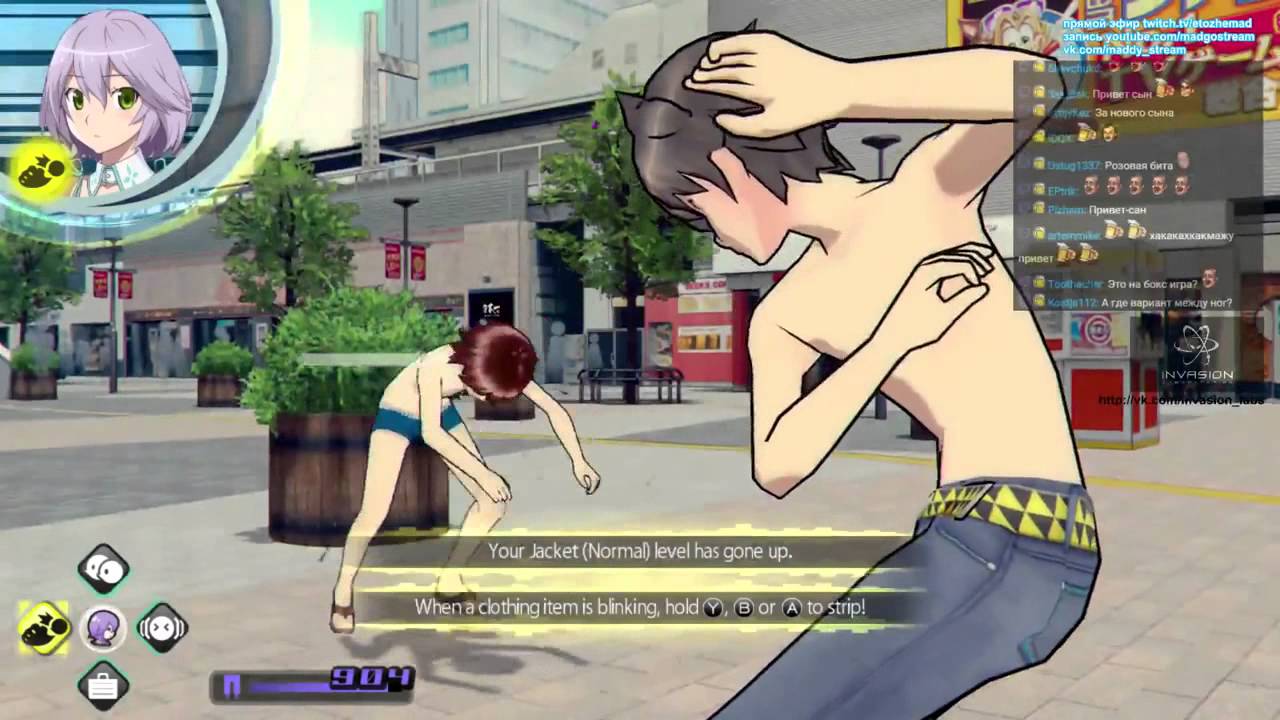Viewport: 1280px width, 720px height.
Task: Open the vk.com/invasion link under the Invasion logo
Action: coord(1180,401)
